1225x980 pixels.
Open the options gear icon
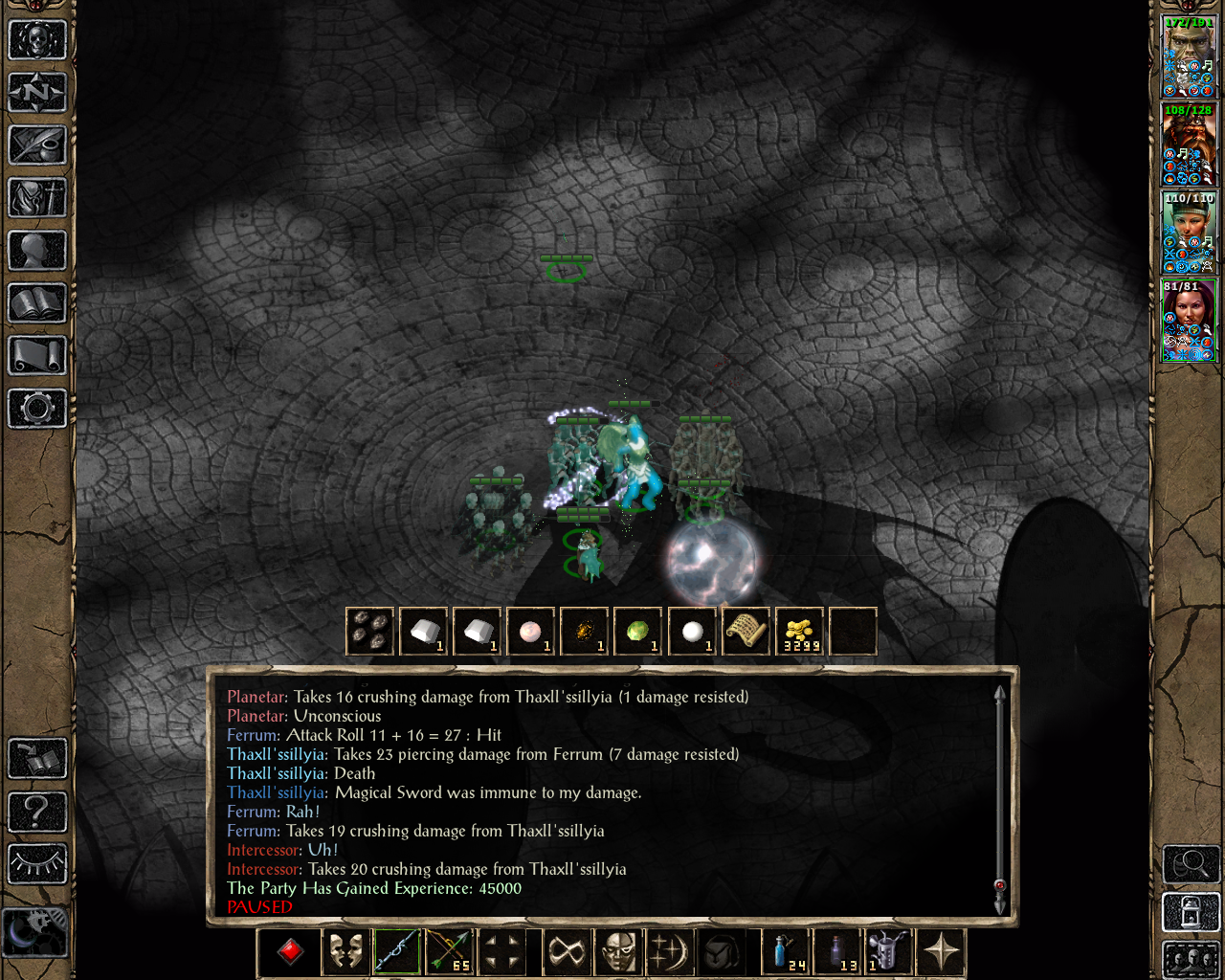pyautogui.click(x=36, y=409)
